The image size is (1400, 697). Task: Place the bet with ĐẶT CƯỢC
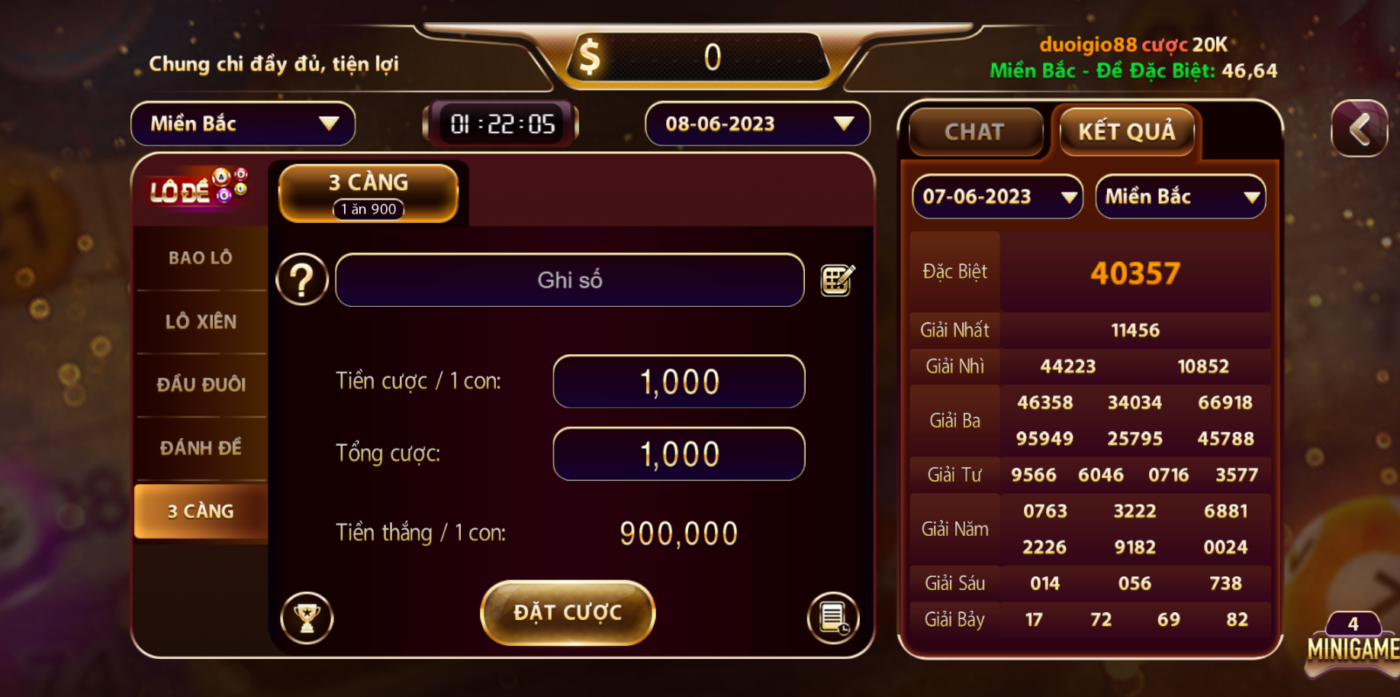pyautogui.click(x=567, y=612)
